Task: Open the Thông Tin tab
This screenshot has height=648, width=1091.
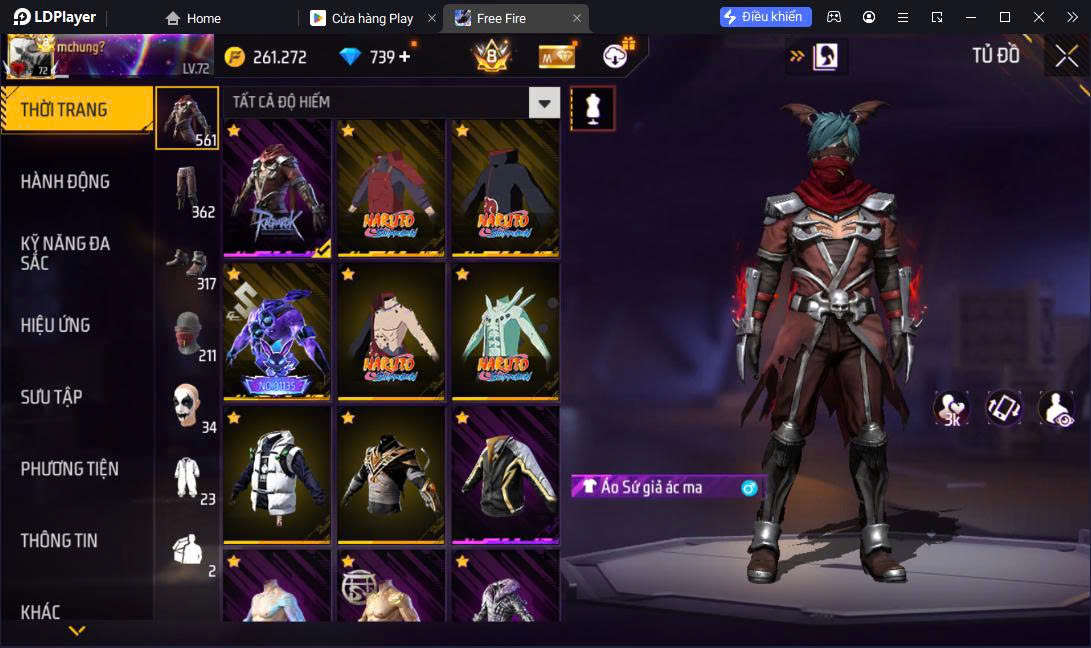Action: [60, 540]
